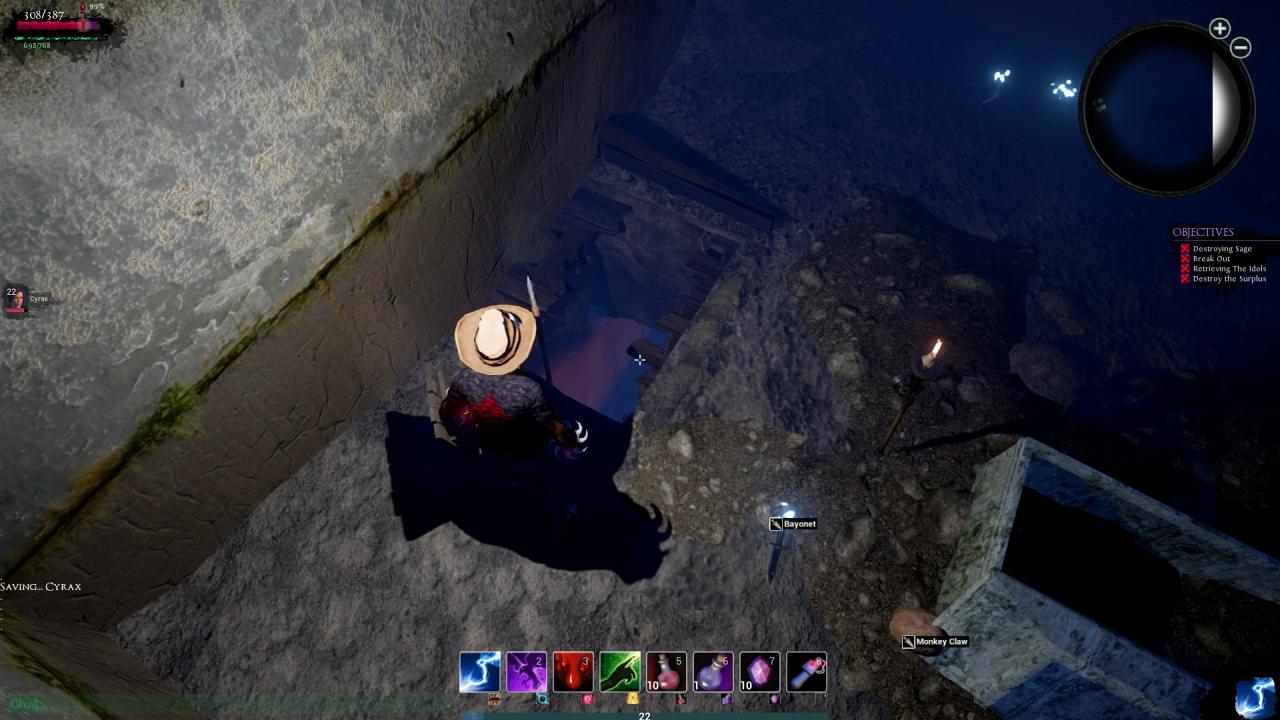
Task: Select the Destroy the Surplus objective
Action: (1227, 279)
